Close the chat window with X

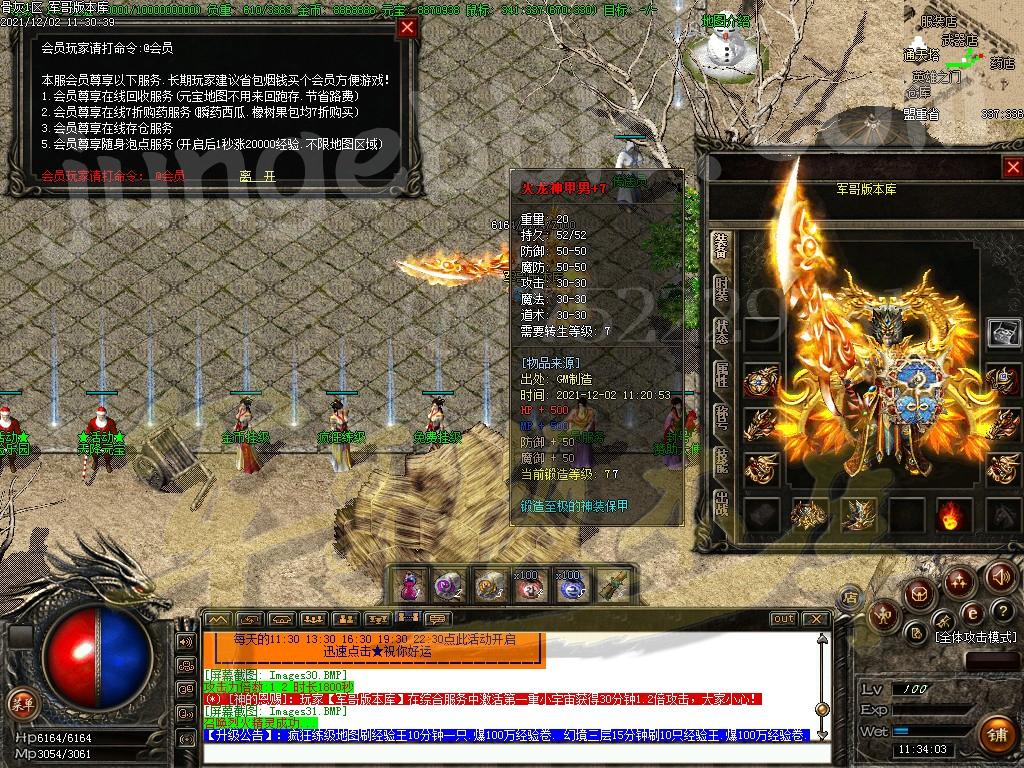816,619
